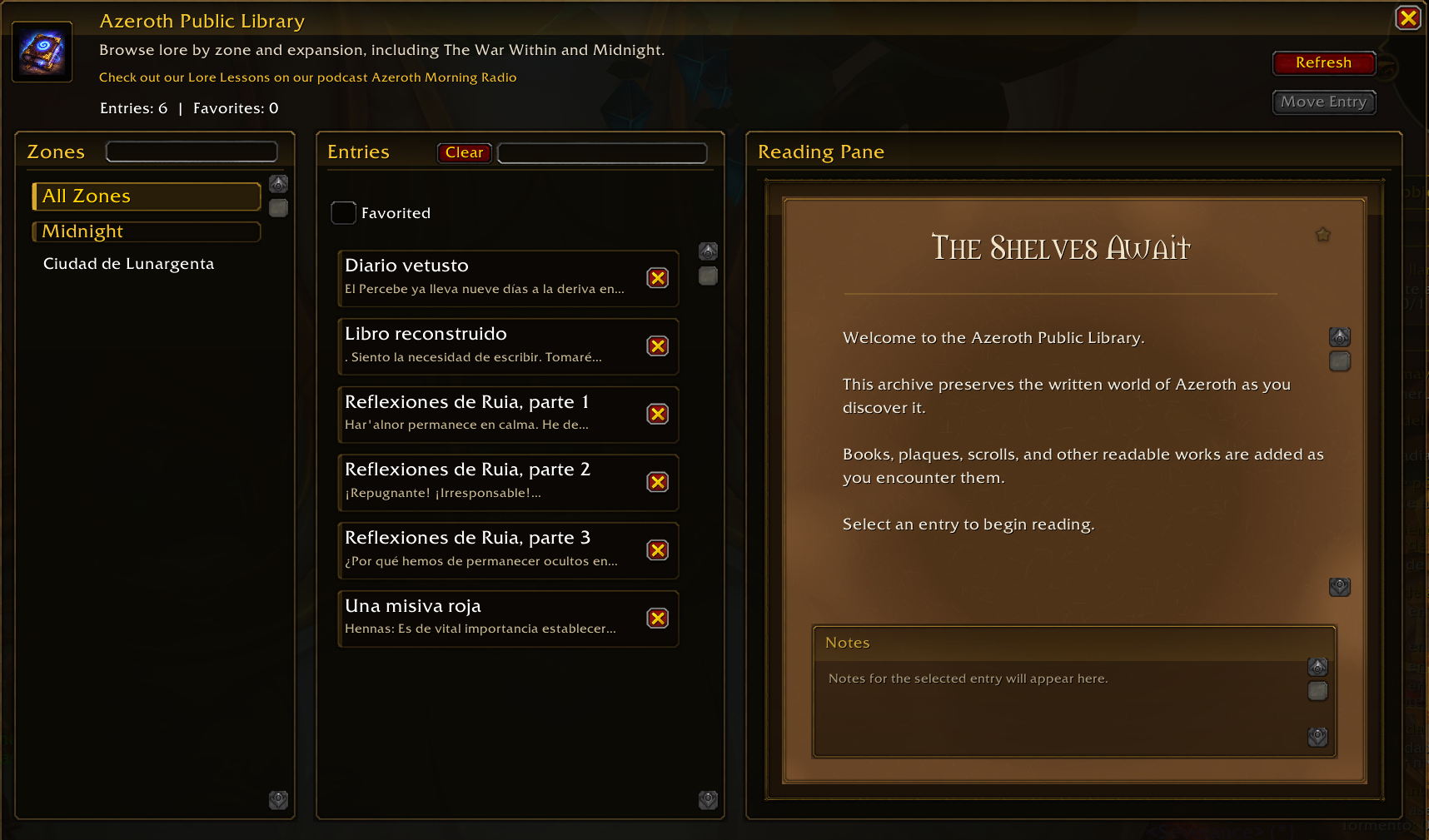
Task: Focus the Entries search box
Action: coord(602,152)
